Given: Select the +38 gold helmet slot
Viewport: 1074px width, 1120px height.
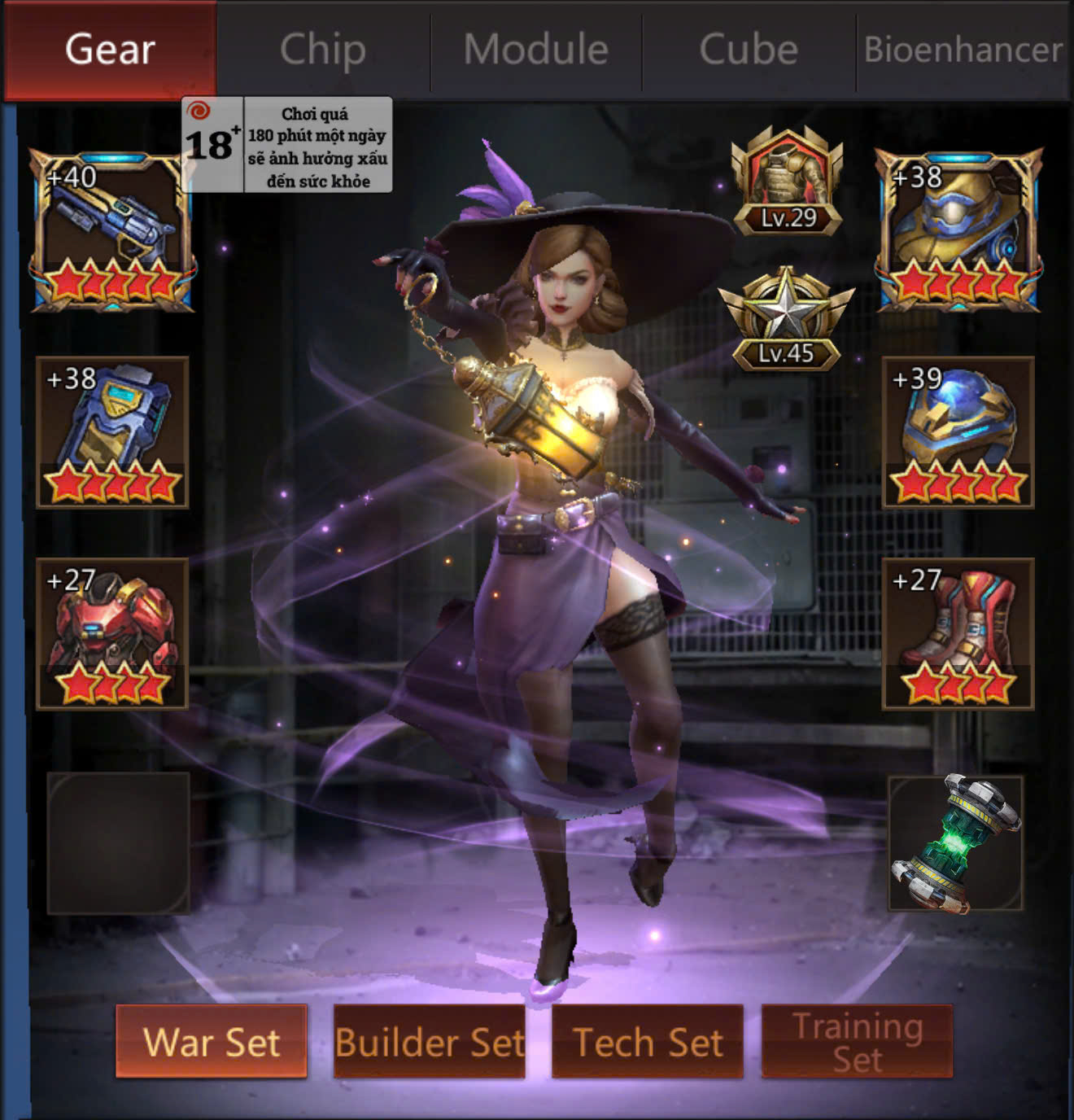Looking at the screenshot, I should tap(958, 231).
